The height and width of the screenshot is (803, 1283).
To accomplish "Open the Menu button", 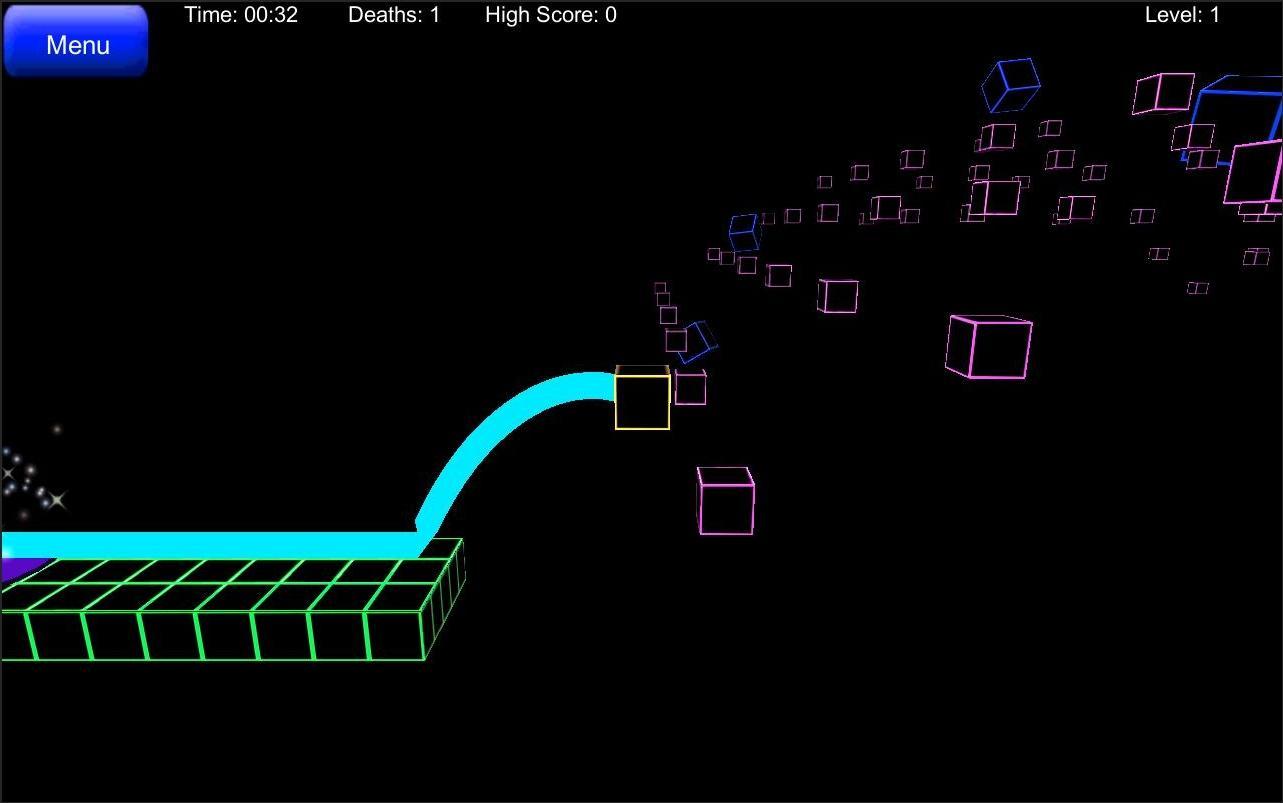I will coord(75,42).
